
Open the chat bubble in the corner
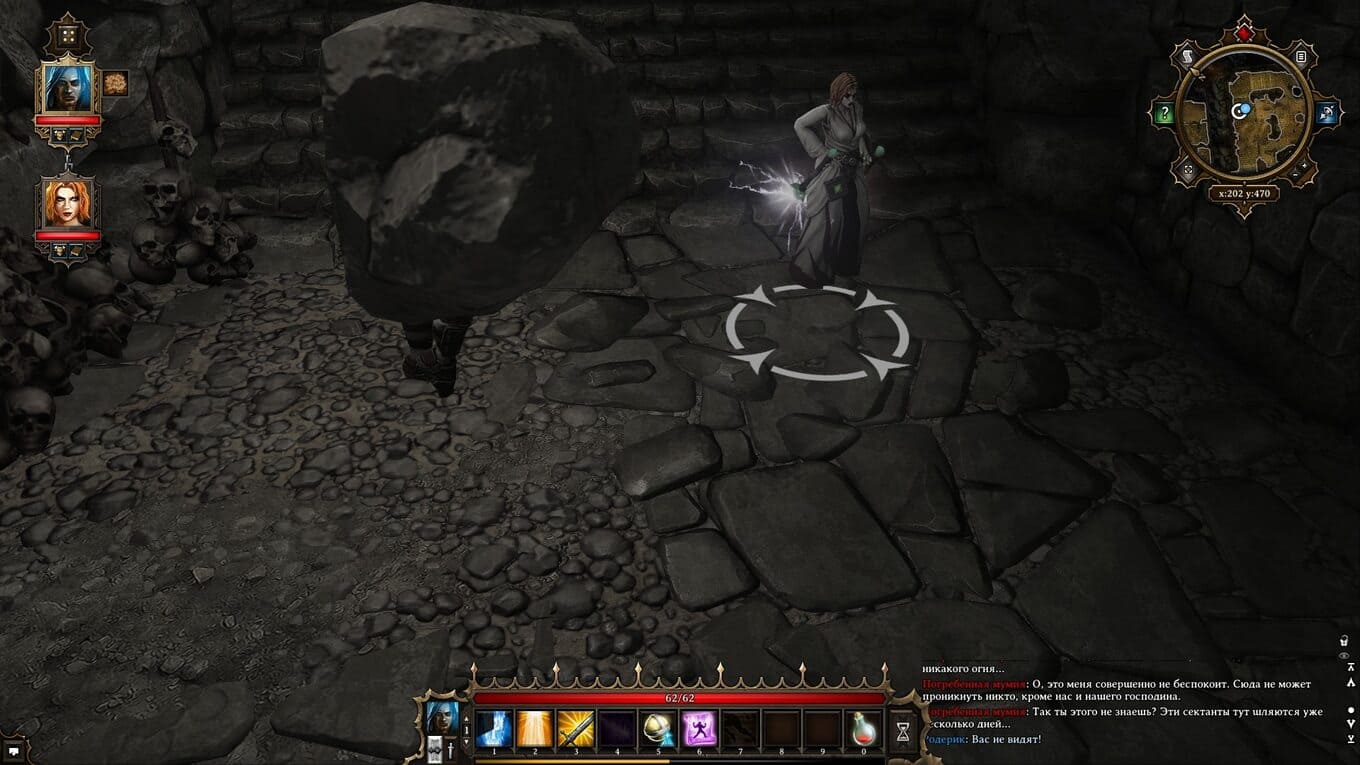[x=13, y=748]
